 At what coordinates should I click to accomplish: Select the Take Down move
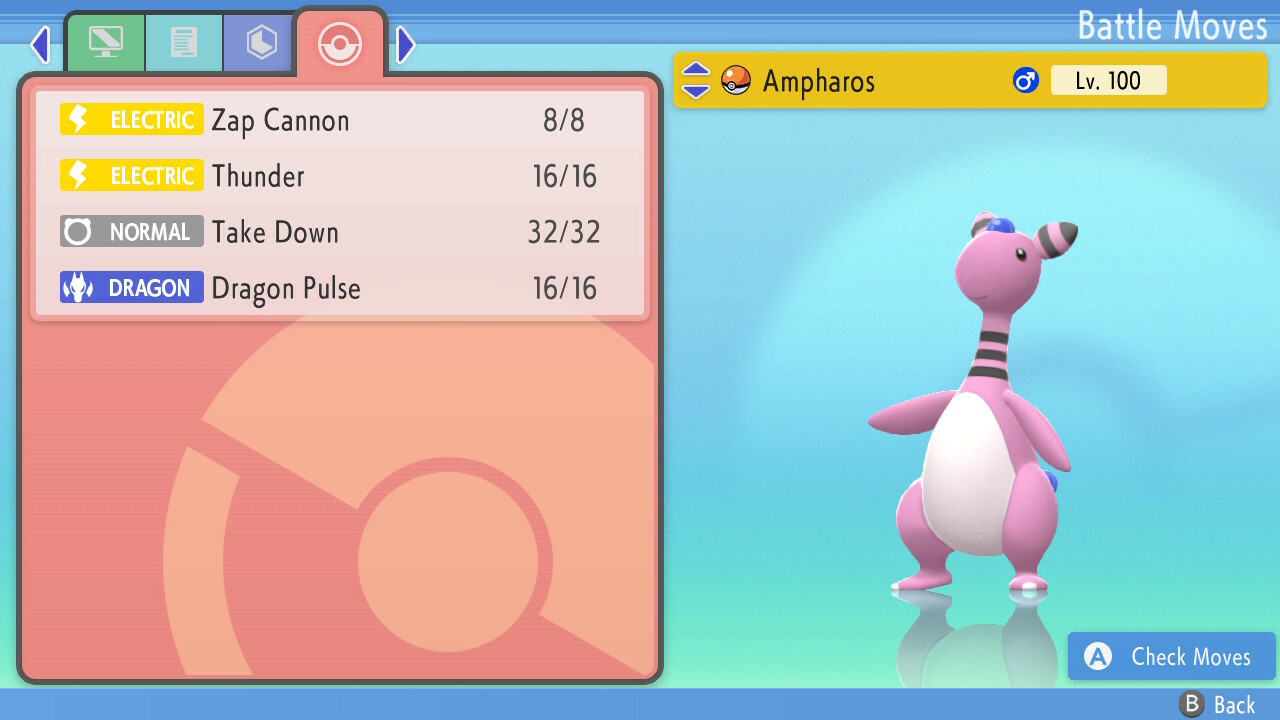(340, 233)
